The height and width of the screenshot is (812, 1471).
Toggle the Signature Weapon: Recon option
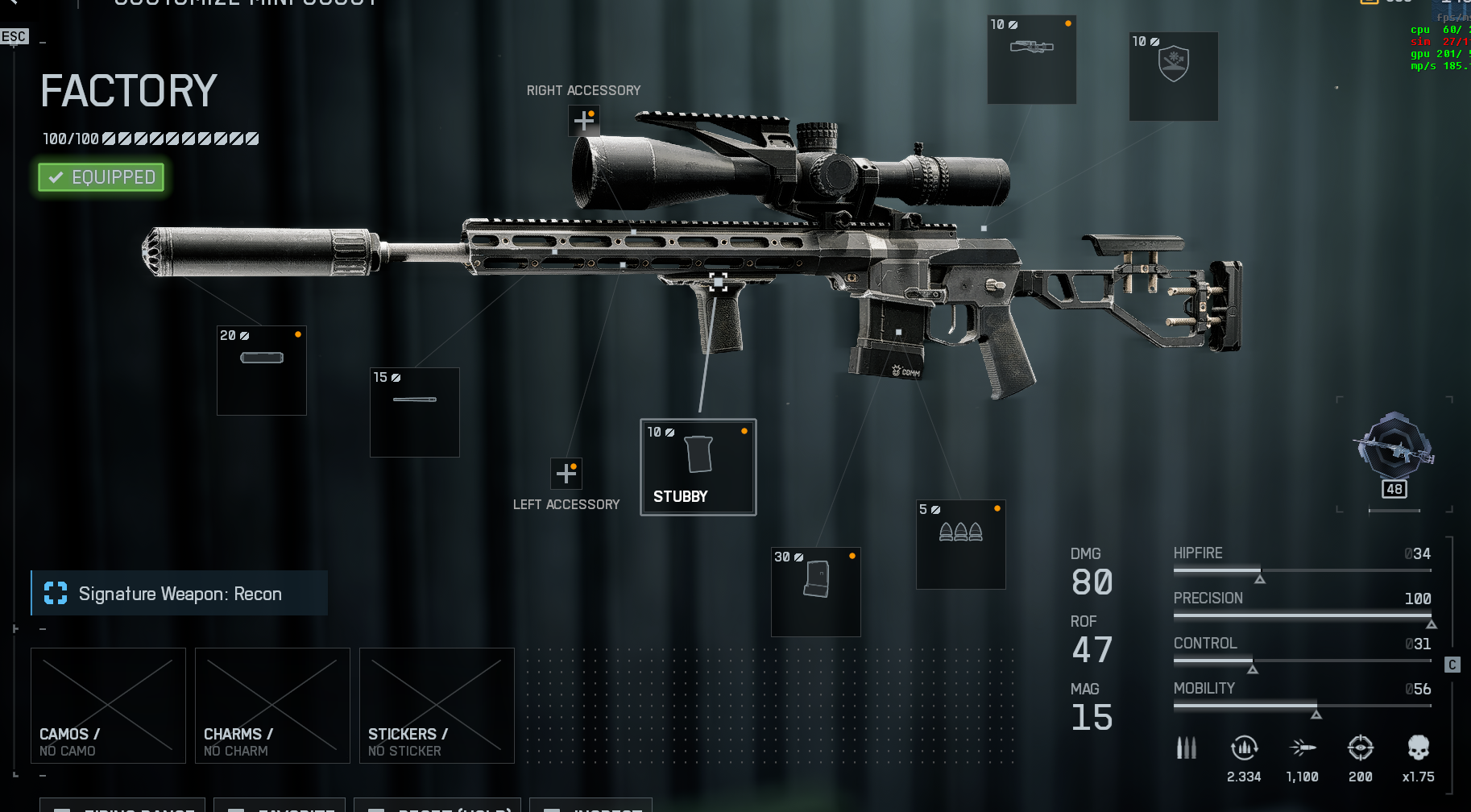point(179,593)
